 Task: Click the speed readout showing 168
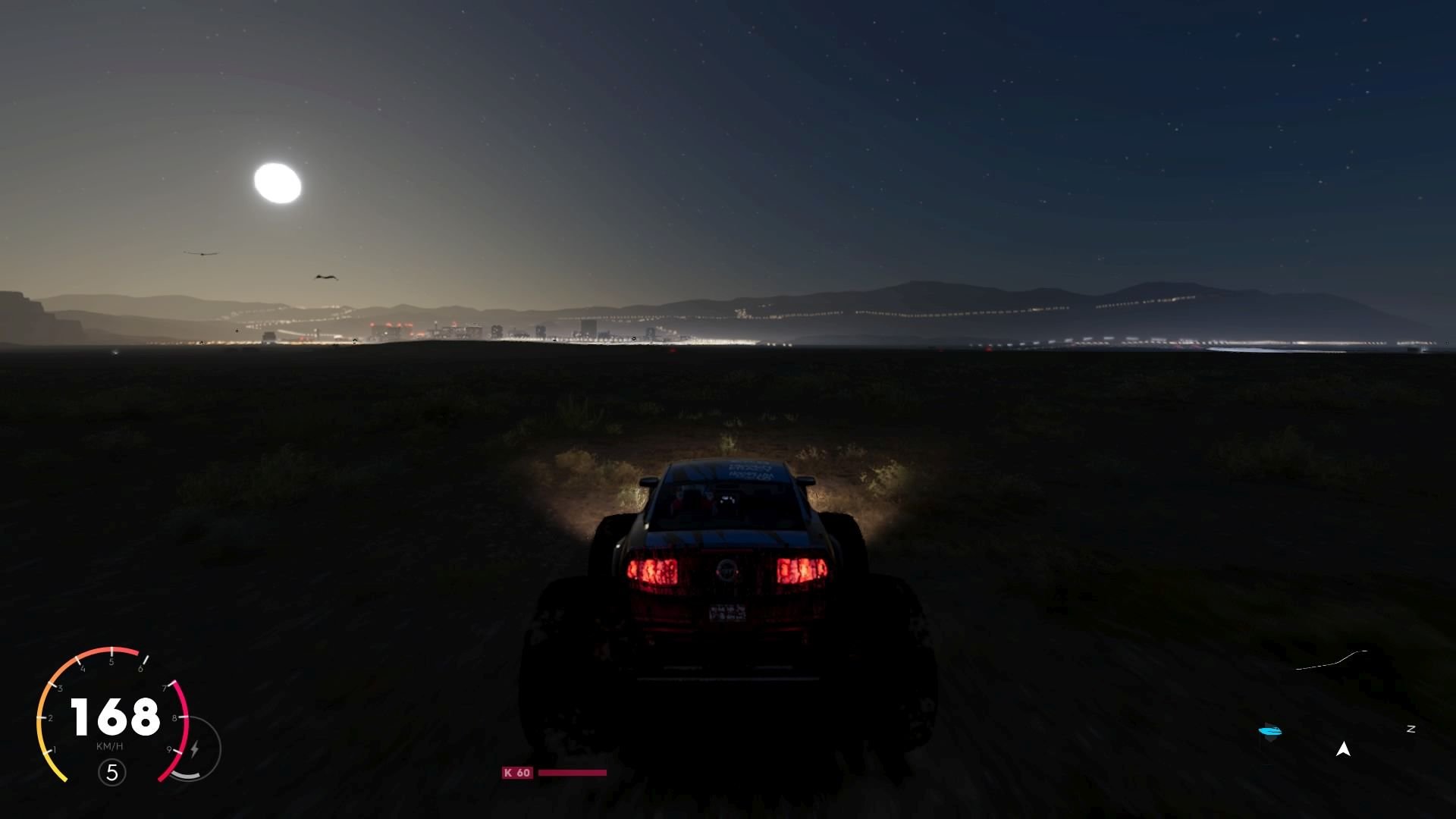click(x=113, y=716)
